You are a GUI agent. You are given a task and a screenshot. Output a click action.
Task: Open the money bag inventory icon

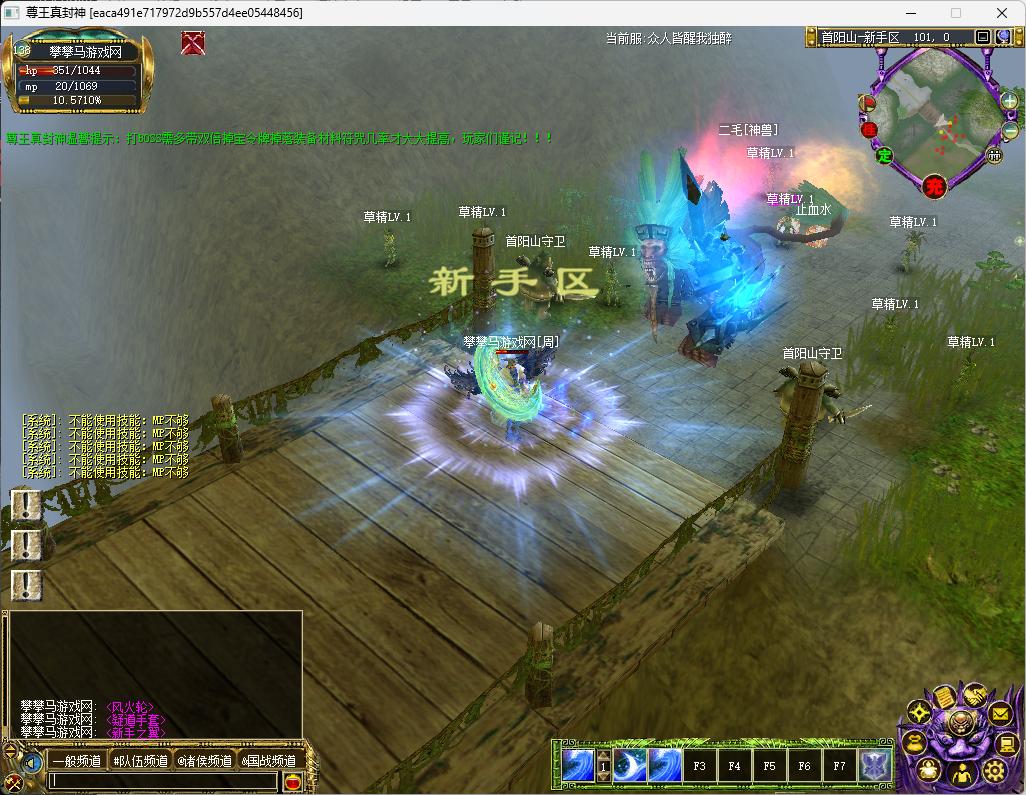pyautogui.click(x=916, y=743)
